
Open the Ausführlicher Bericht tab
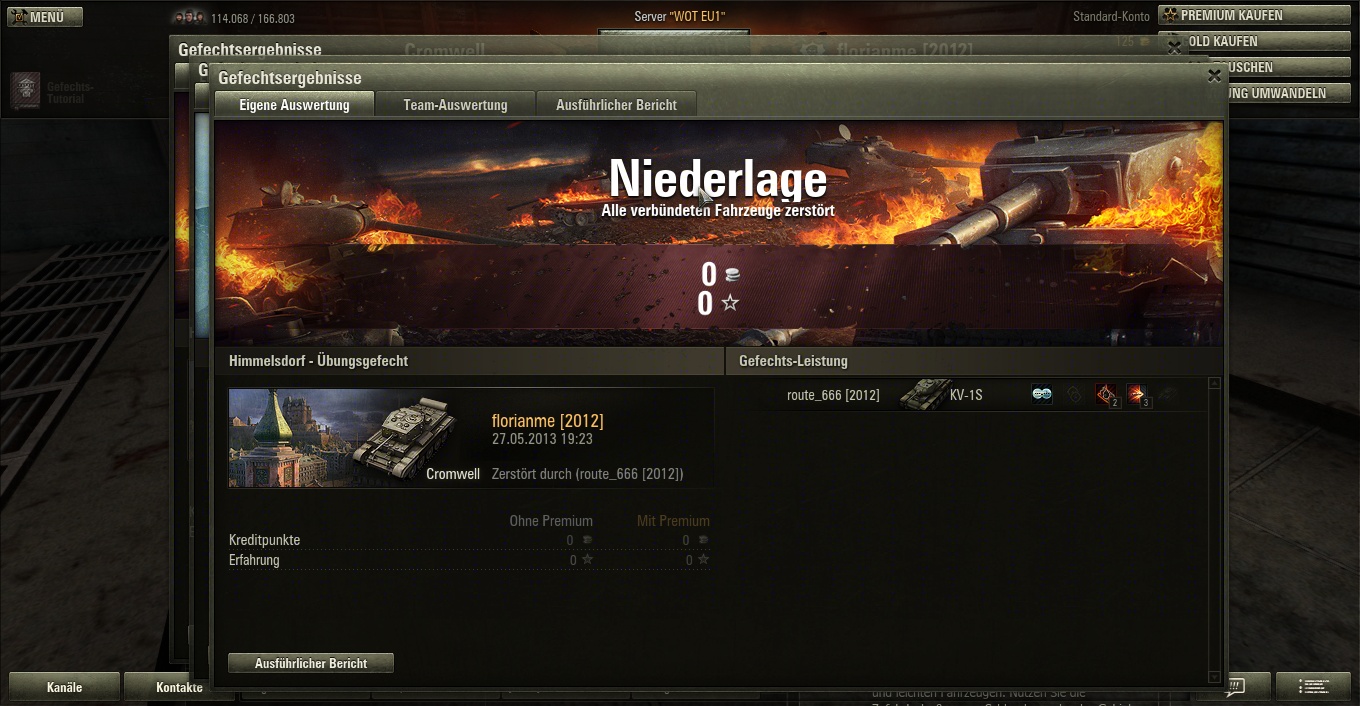(616, 105)
